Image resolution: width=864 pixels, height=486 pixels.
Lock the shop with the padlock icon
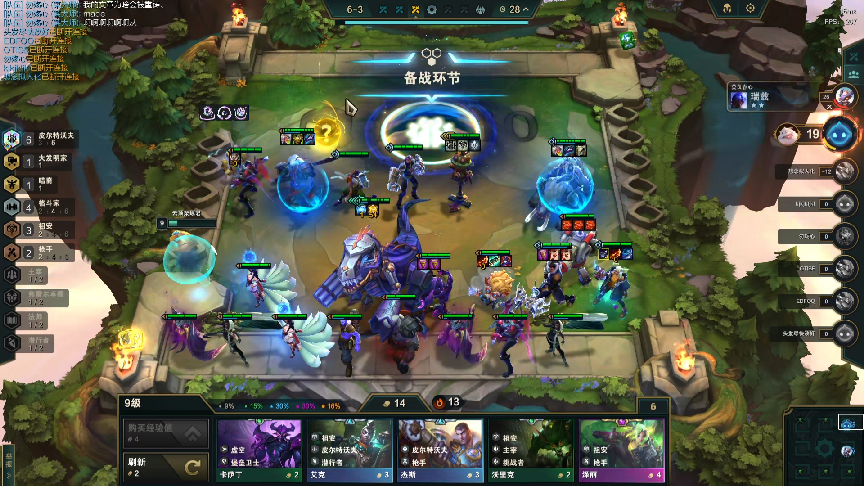(x=653, y=407)
